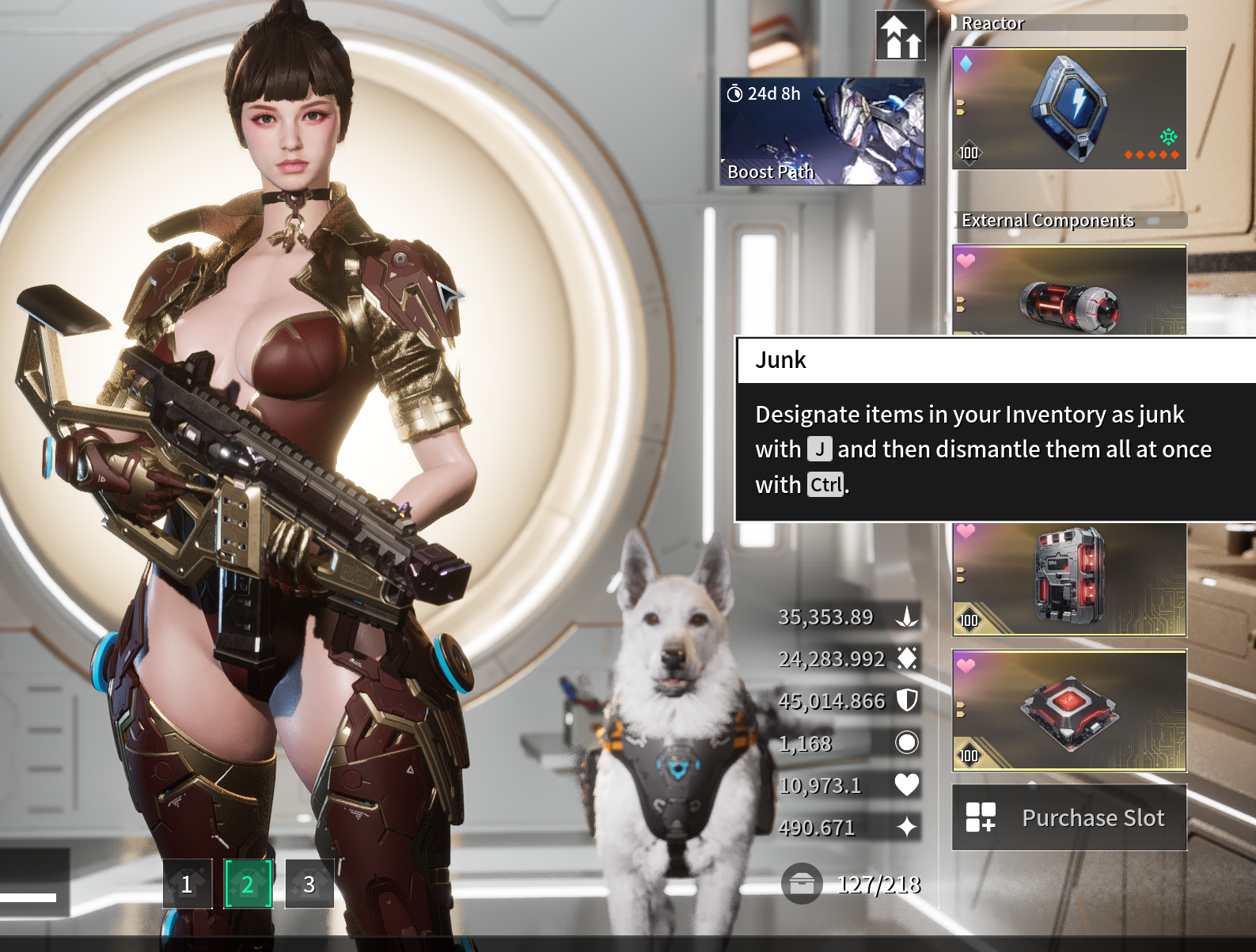Select the red processor external component
The width and height of the screenshot is (1256, 952).
1068,578
